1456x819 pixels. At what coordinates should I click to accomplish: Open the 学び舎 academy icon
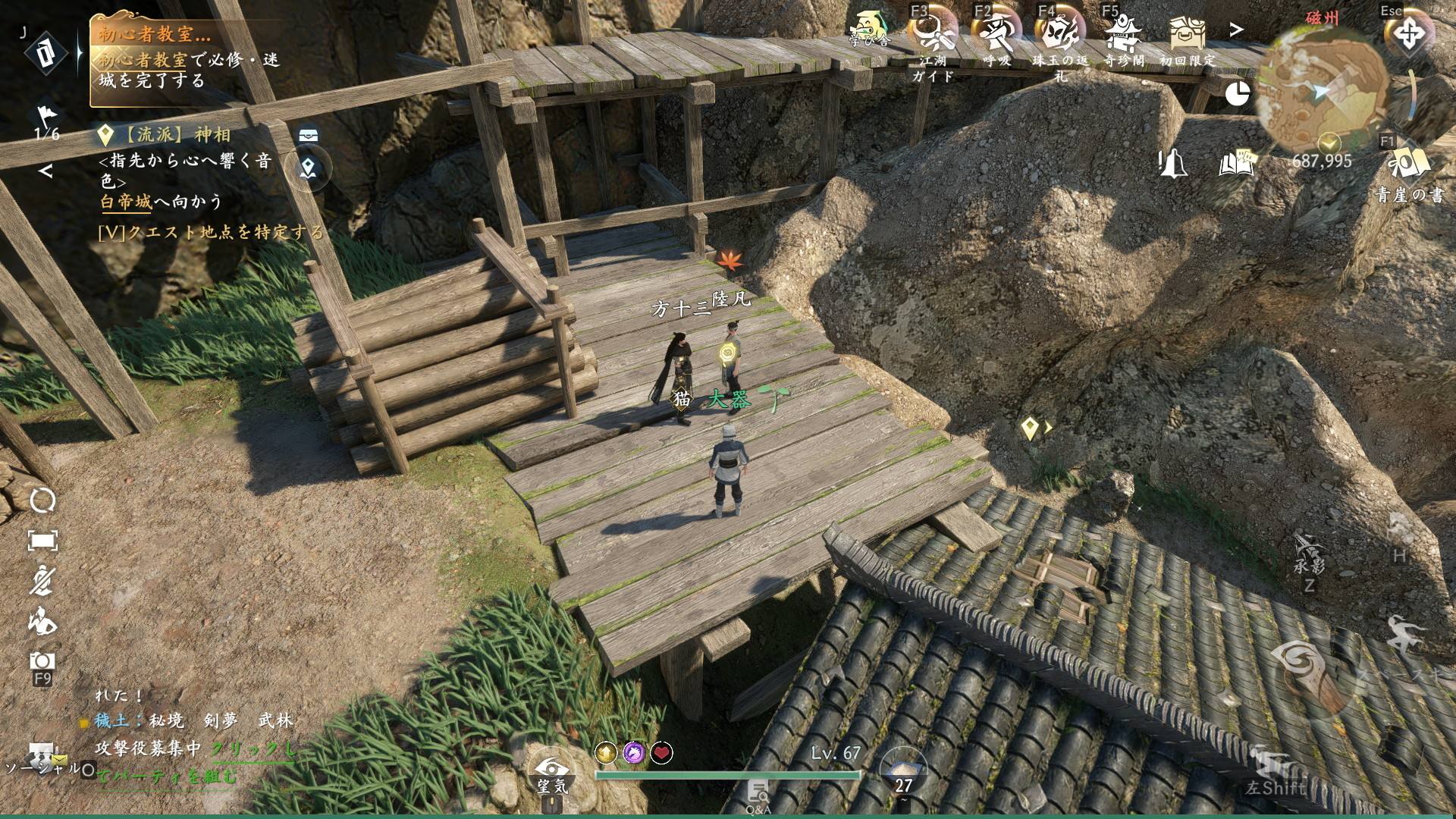coord(870,30)
